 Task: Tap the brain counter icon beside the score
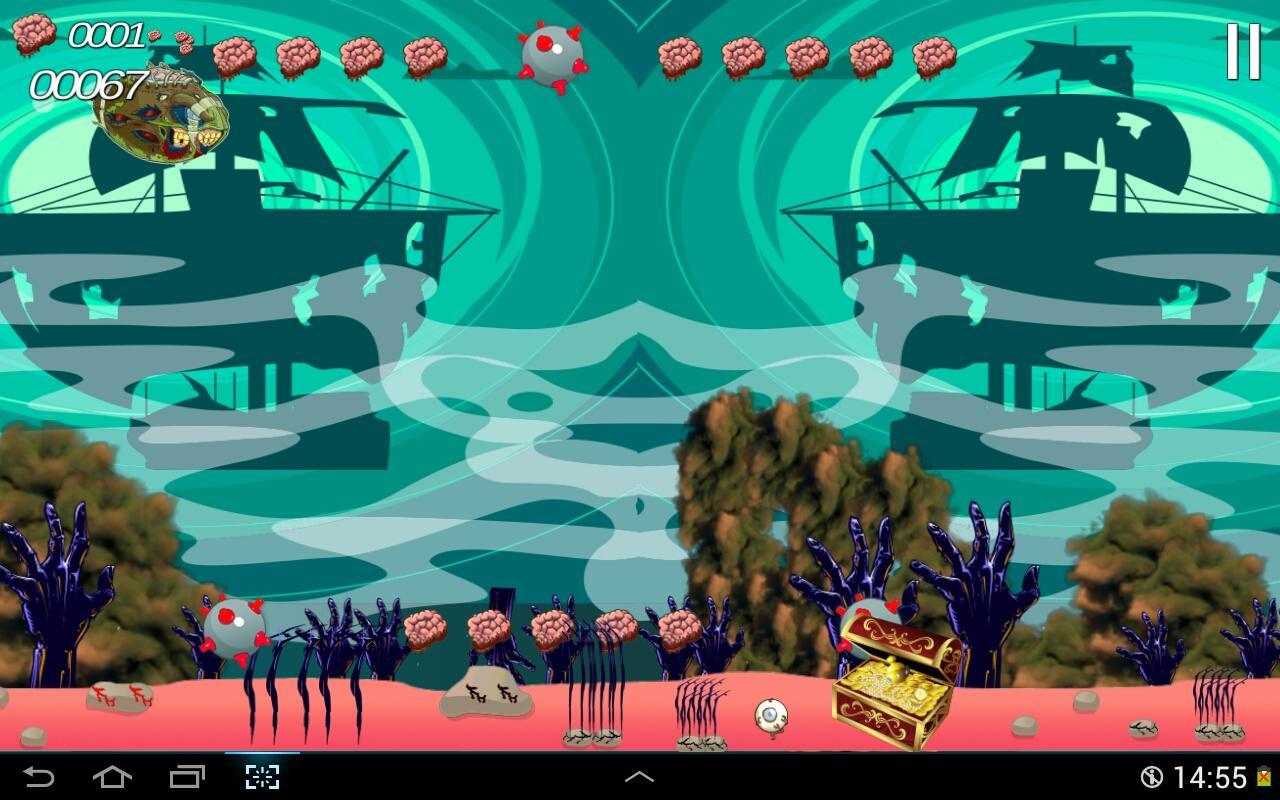(34, 33)
